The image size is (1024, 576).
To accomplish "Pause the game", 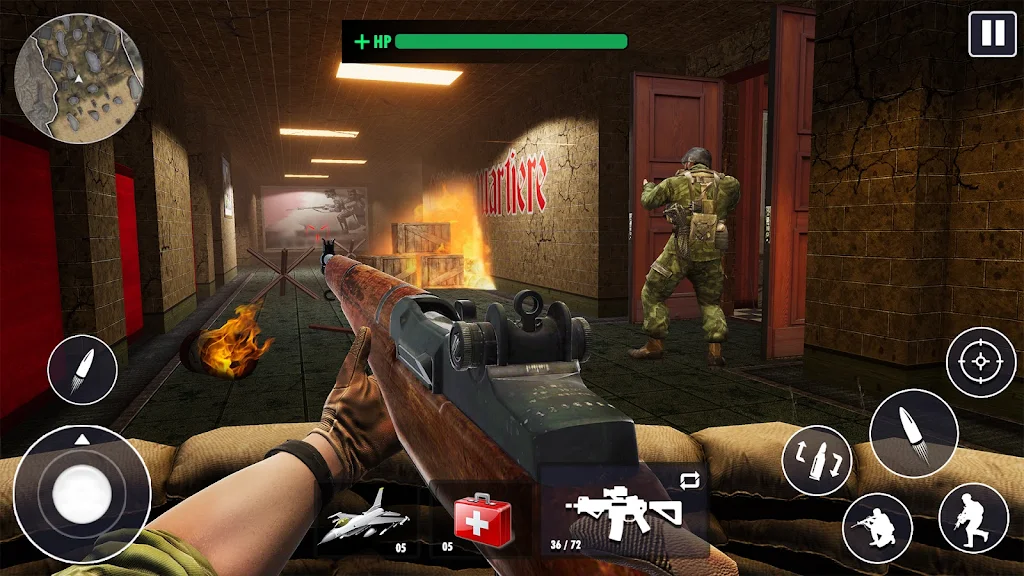I will [x=992, y=34].
